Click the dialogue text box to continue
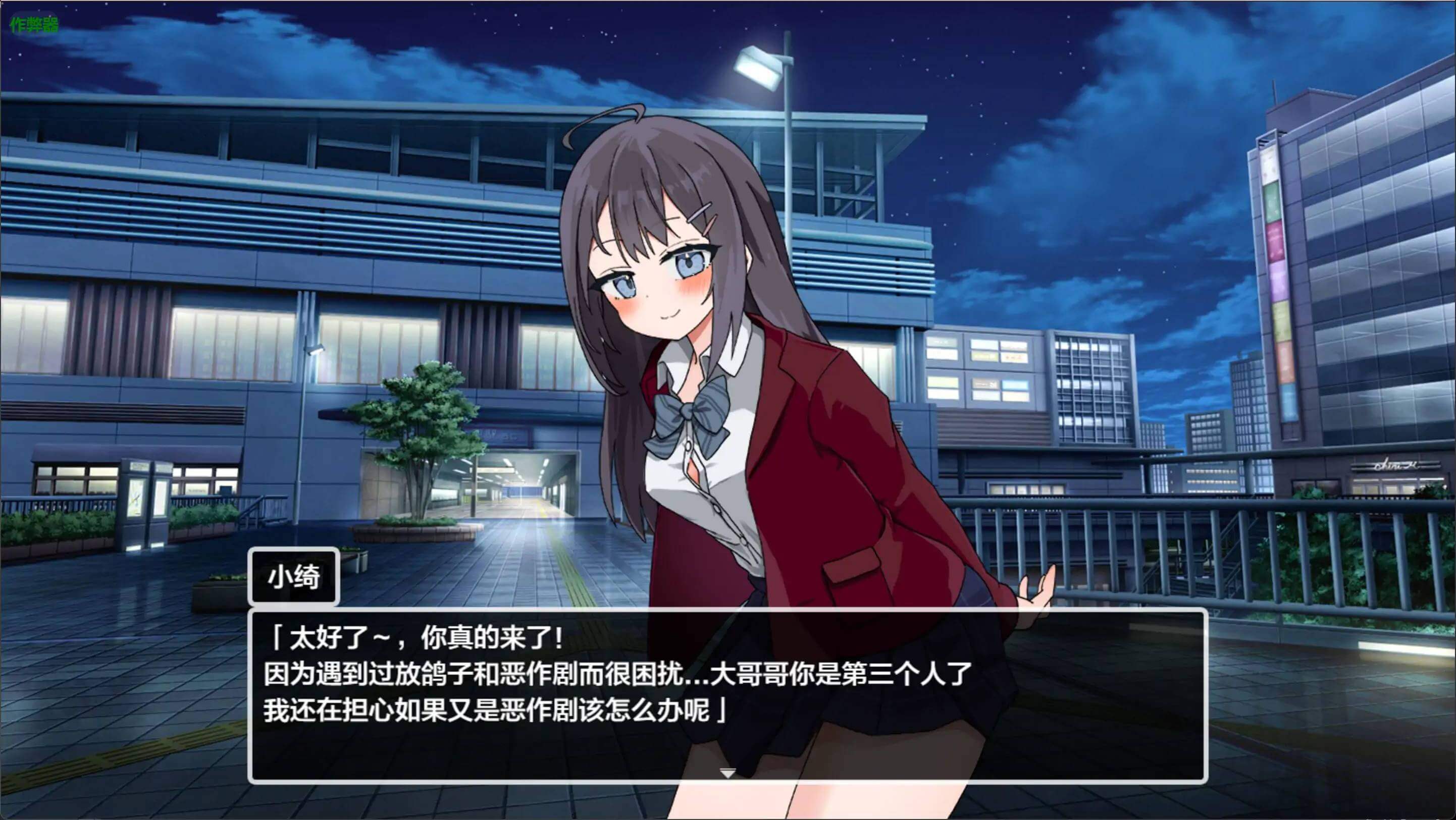1456x820 pixels. 727,695
